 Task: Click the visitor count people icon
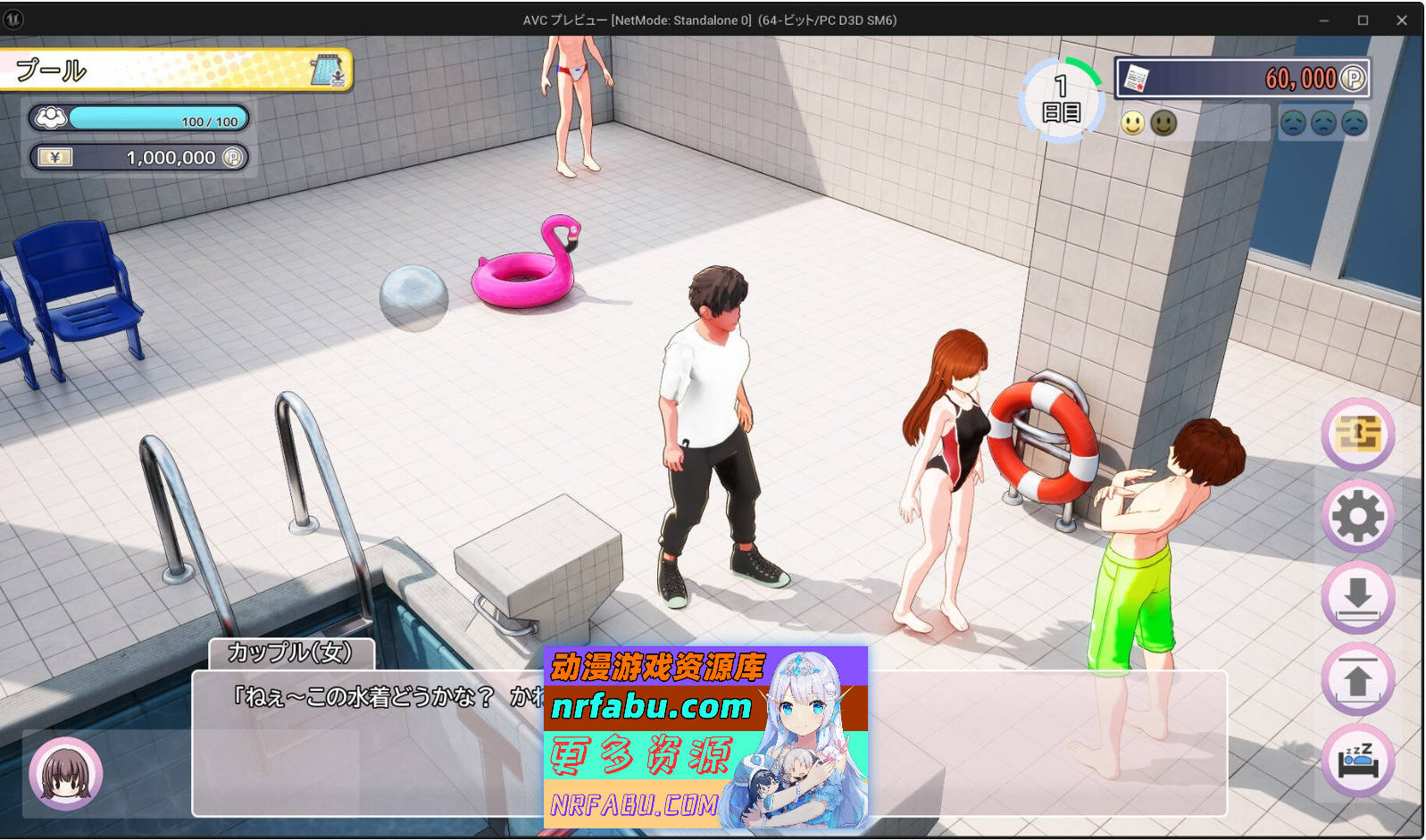(51, 117)
